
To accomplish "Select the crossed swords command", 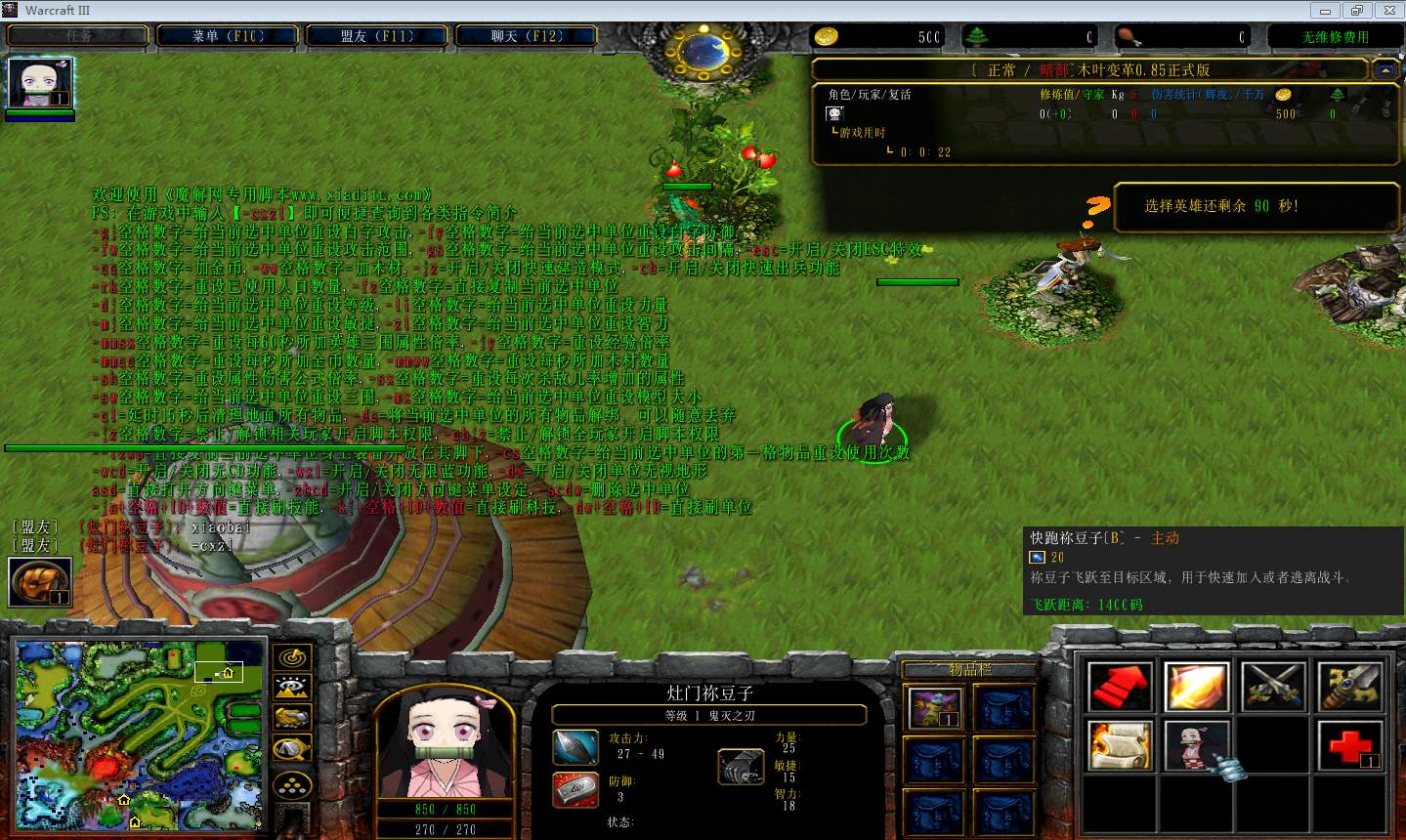I will pyautogui.click(x=1272, y=687).
